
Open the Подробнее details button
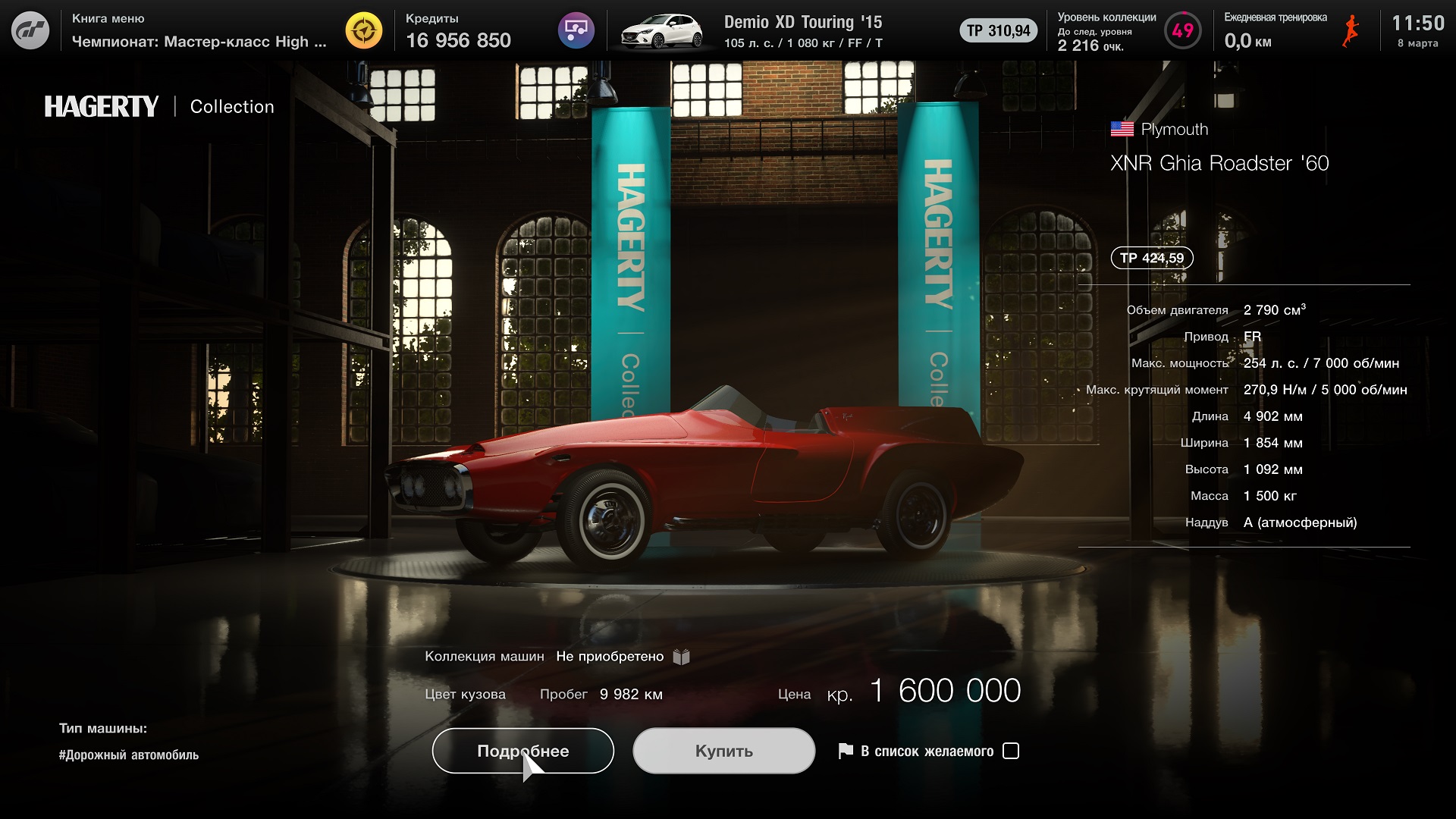(x=522, y=751)
